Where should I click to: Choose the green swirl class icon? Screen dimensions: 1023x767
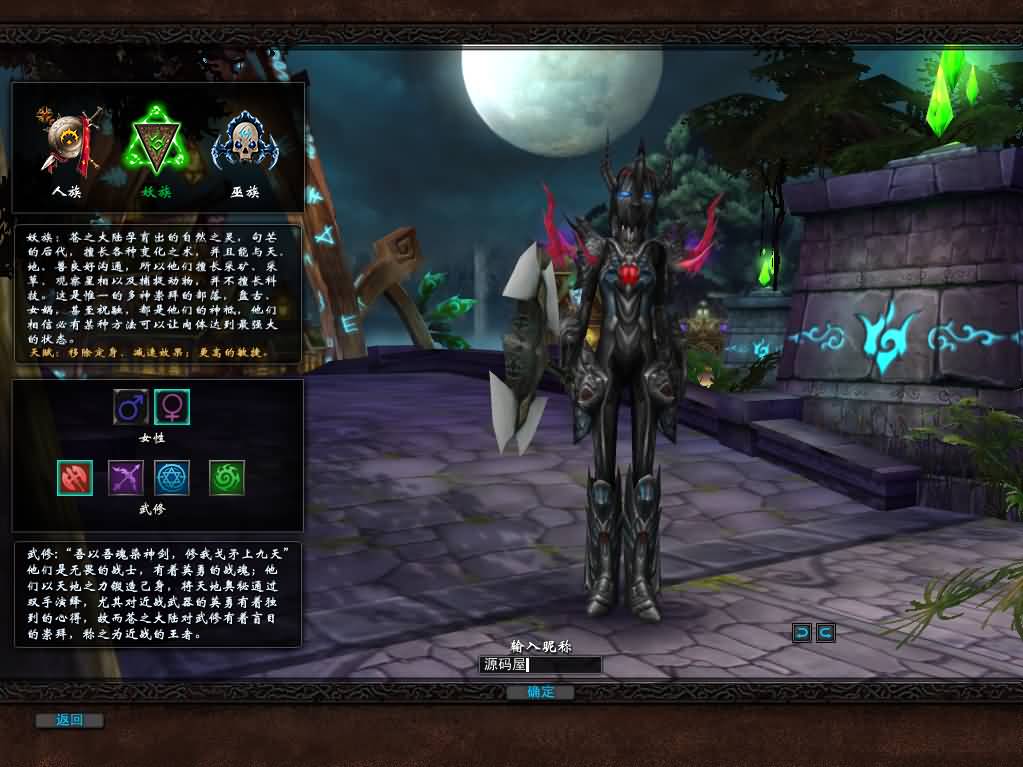227,478
